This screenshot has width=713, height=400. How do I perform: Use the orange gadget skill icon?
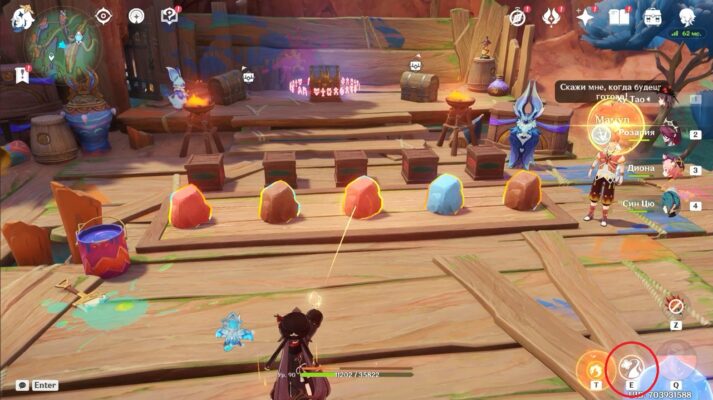[x=596, y=366]
